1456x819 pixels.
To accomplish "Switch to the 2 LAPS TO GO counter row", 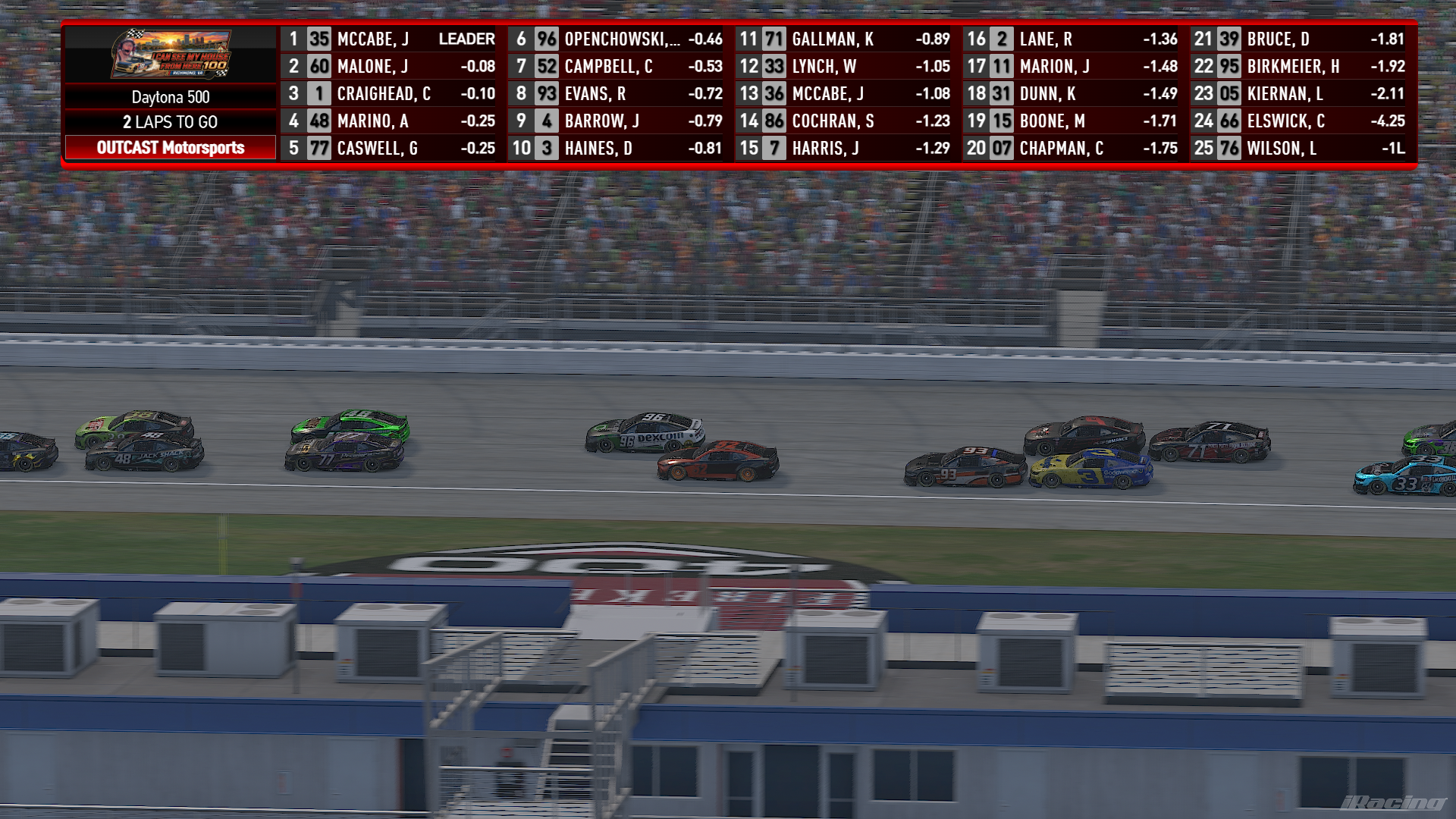I will (171, 121).
